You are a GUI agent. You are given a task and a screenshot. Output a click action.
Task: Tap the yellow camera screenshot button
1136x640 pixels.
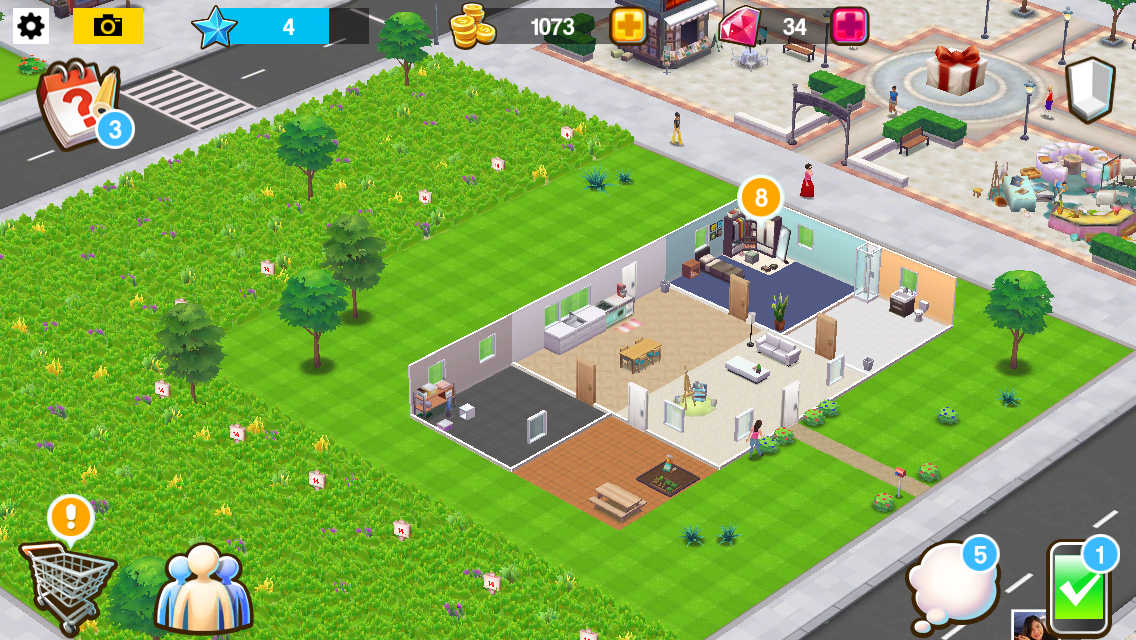108,26
